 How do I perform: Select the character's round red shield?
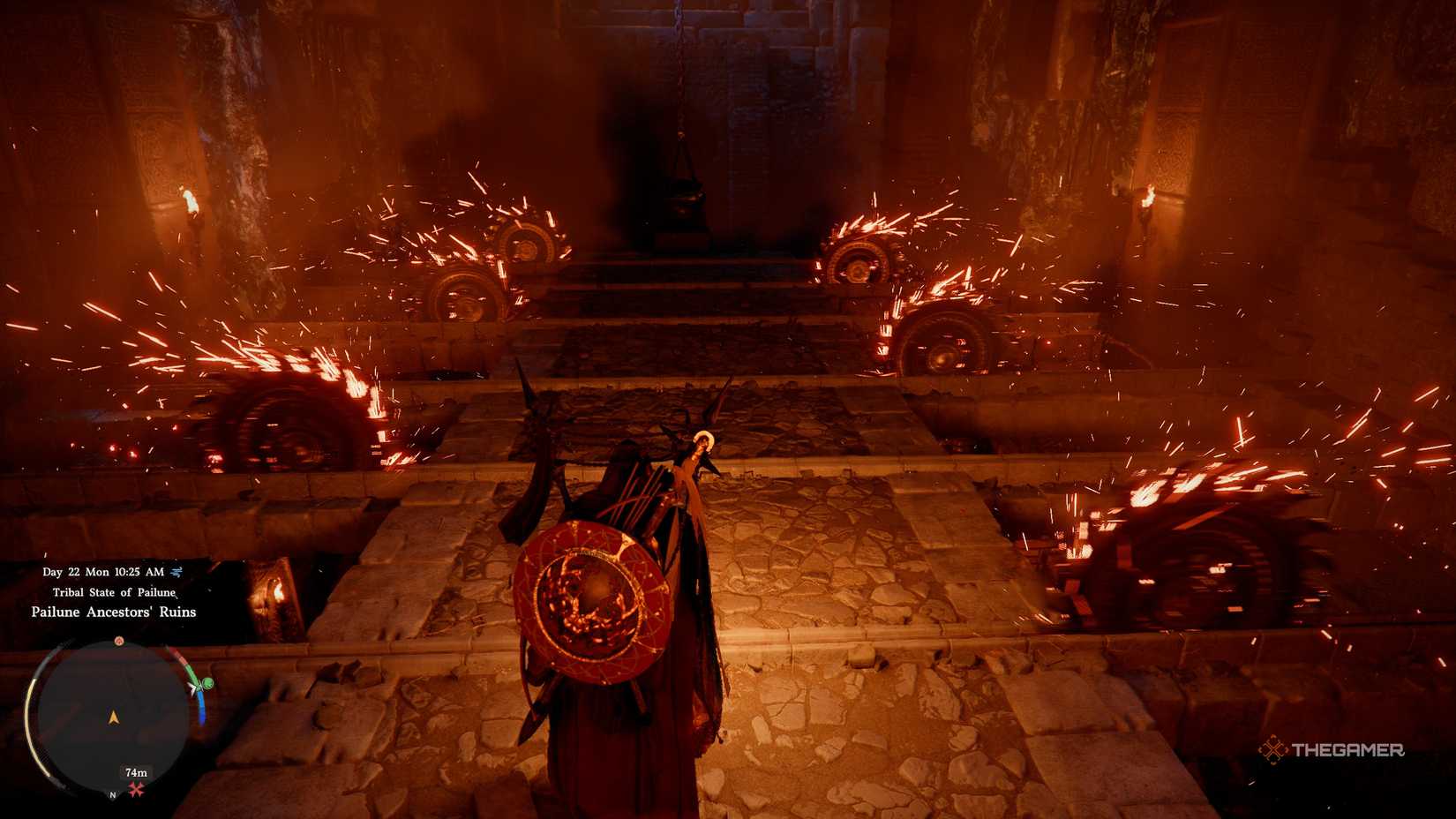click(593, 596)
